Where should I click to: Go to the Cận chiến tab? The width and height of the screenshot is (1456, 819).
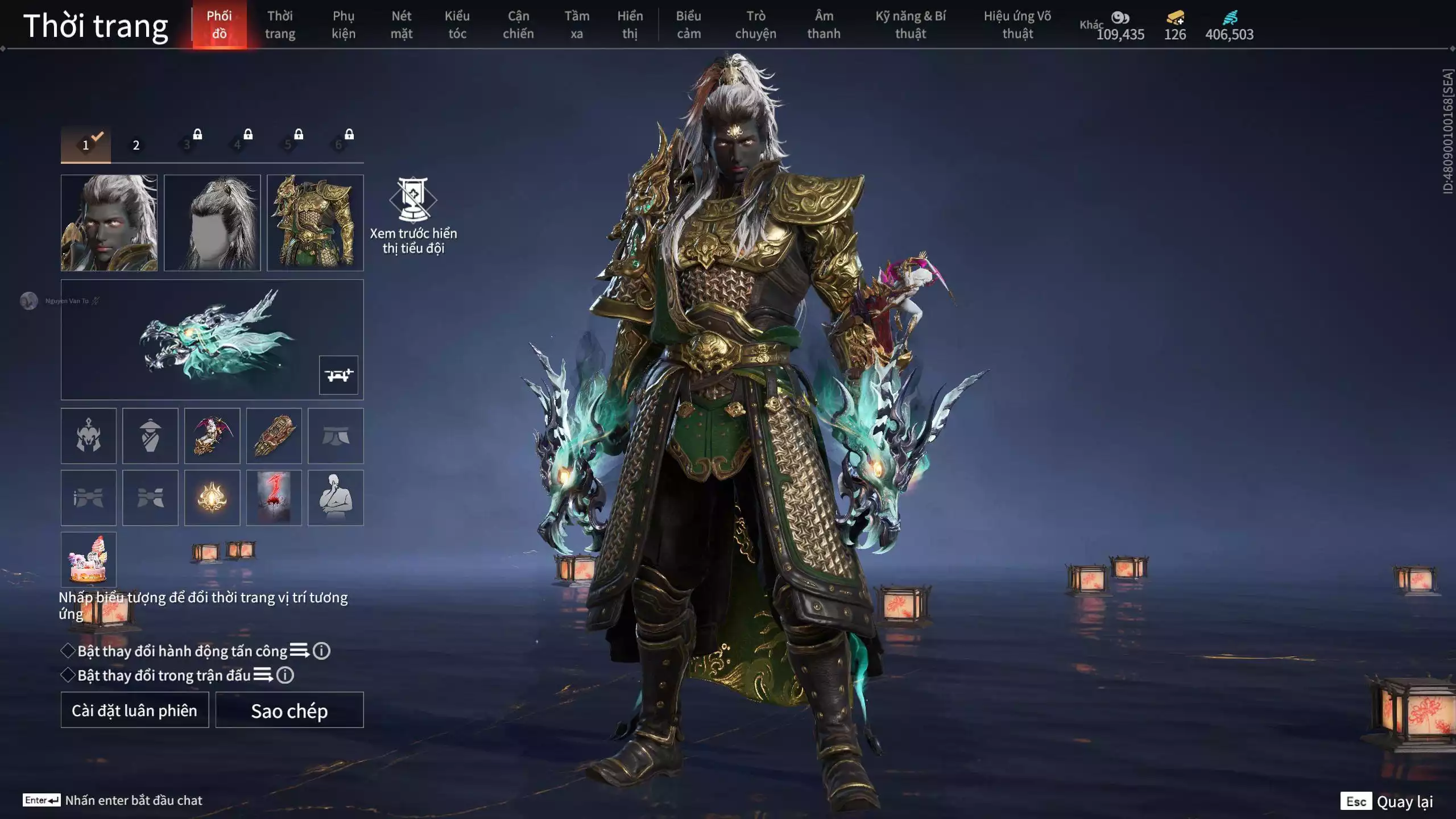518,24
